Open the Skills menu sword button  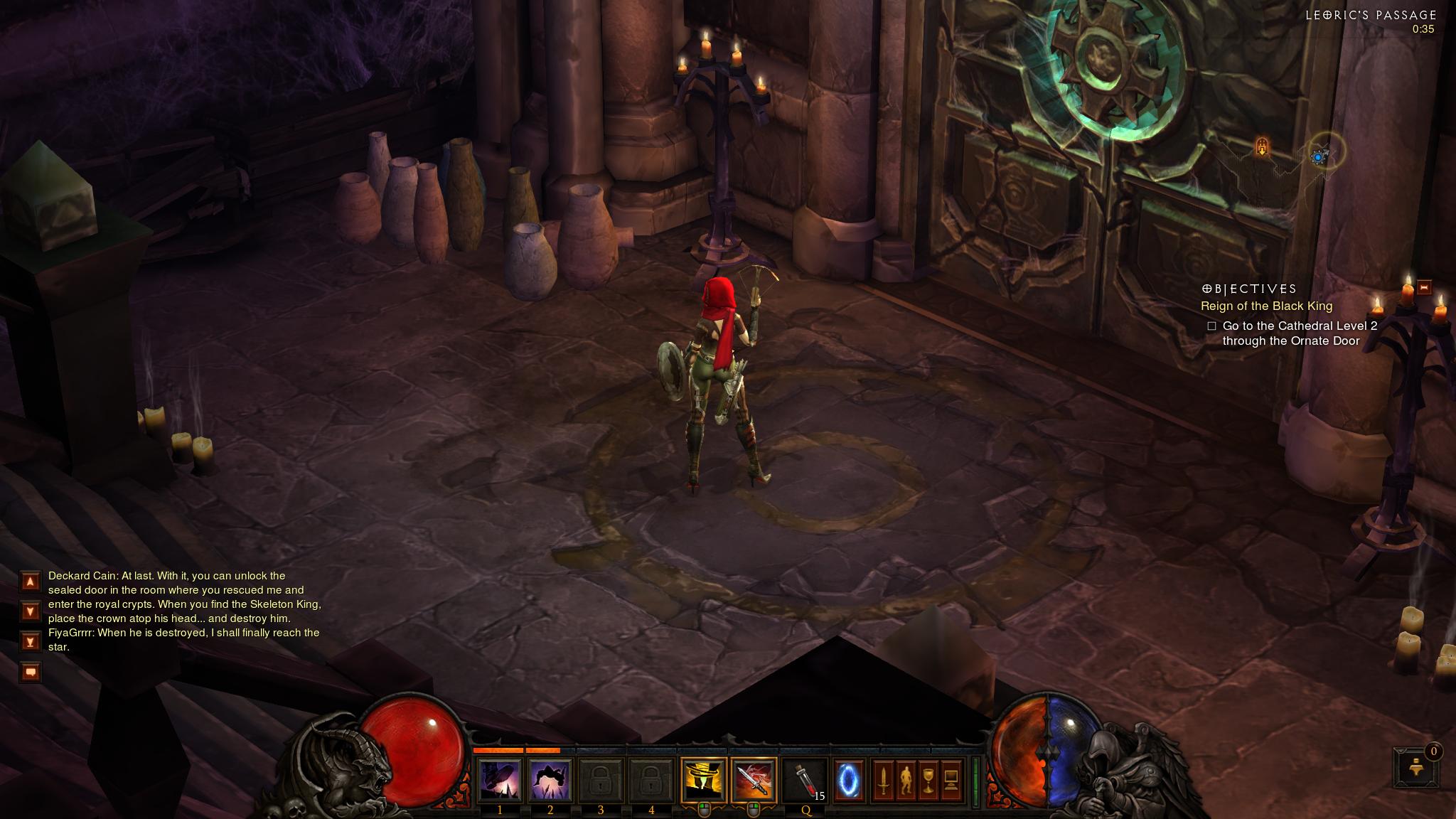[x=883, y=781]
